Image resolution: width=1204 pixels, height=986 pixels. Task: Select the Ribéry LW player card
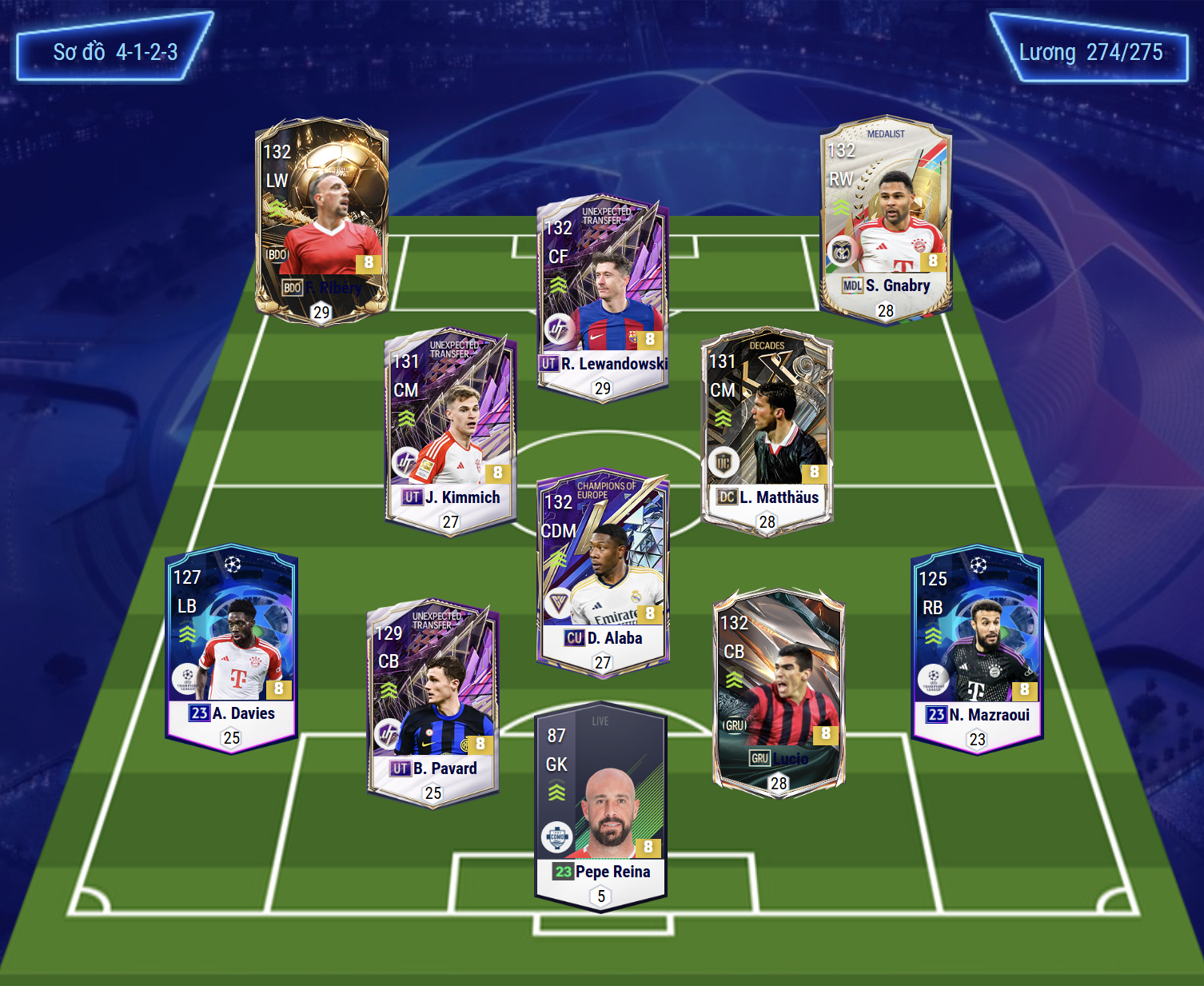321,220
